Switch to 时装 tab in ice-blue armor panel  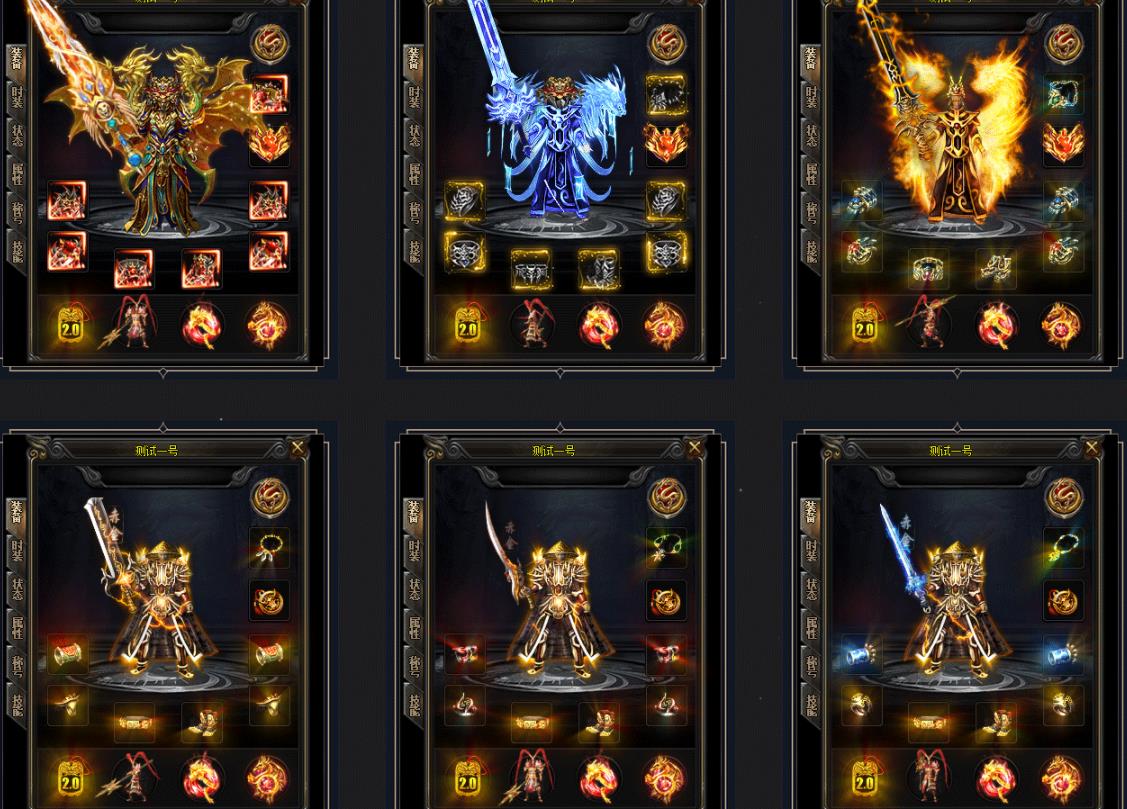pos(414,97)
